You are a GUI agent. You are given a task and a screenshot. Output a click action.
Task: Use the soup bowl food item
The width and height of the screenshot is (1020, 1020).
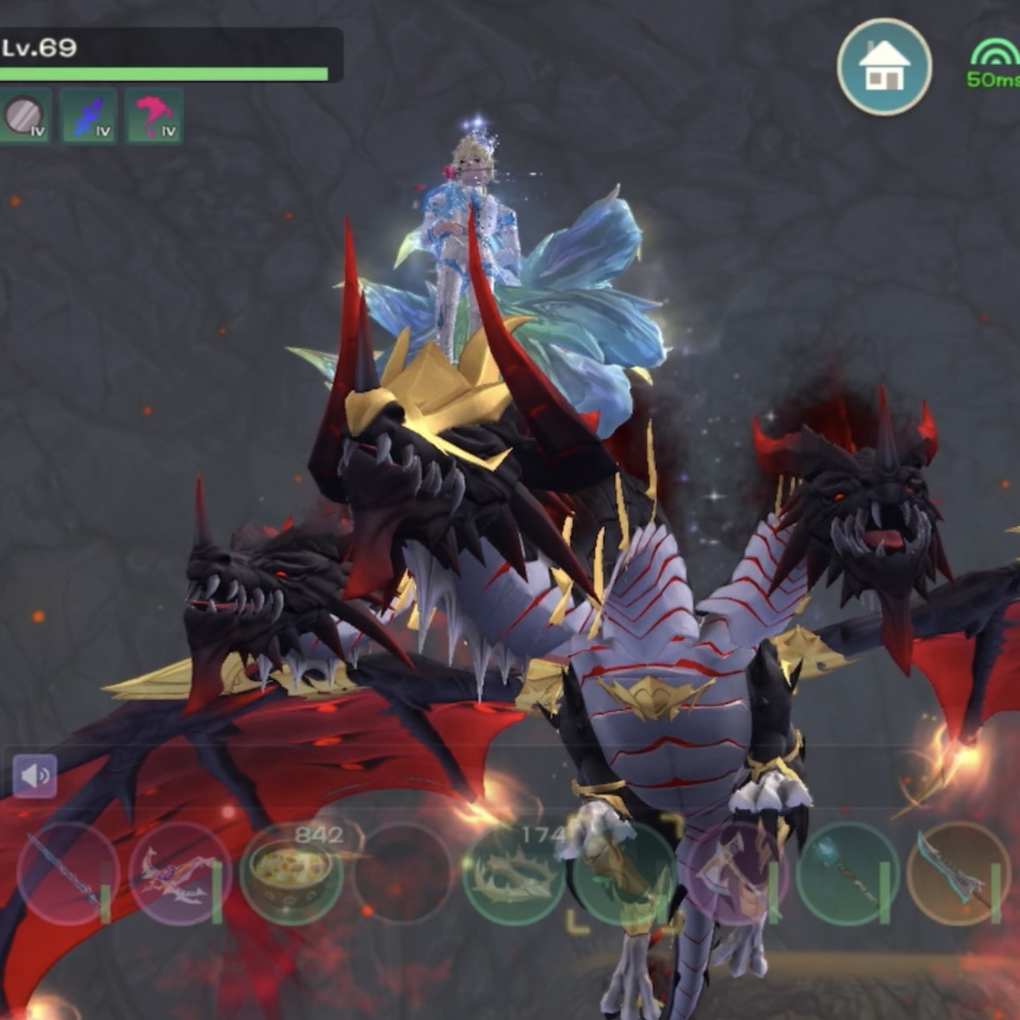tap(291, 873)
